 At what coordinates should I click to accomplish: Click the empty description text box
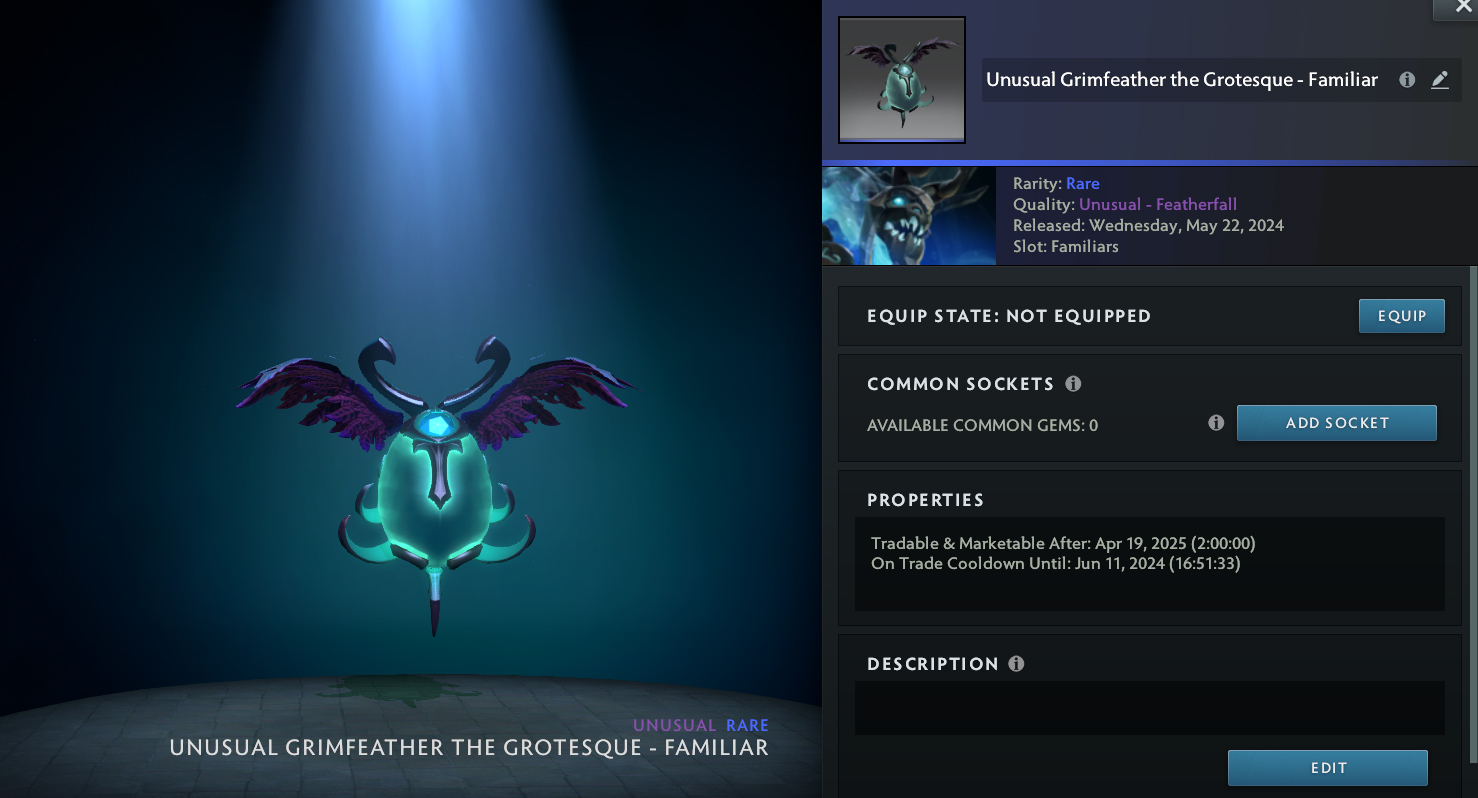click(x=1149, y=708)
